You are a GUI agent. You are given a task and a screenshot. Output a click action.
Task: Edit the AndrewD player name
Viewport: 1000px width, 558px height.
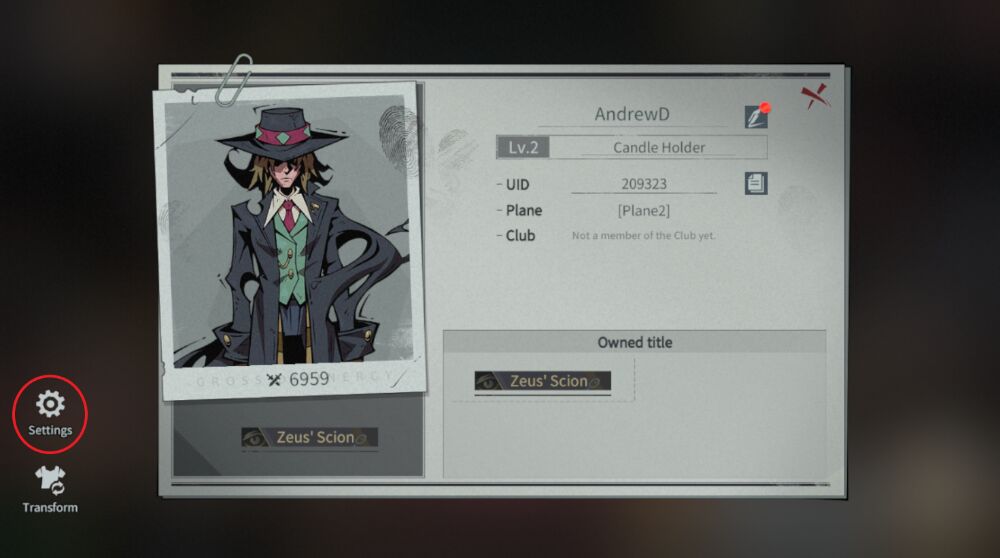click(756, 116)
